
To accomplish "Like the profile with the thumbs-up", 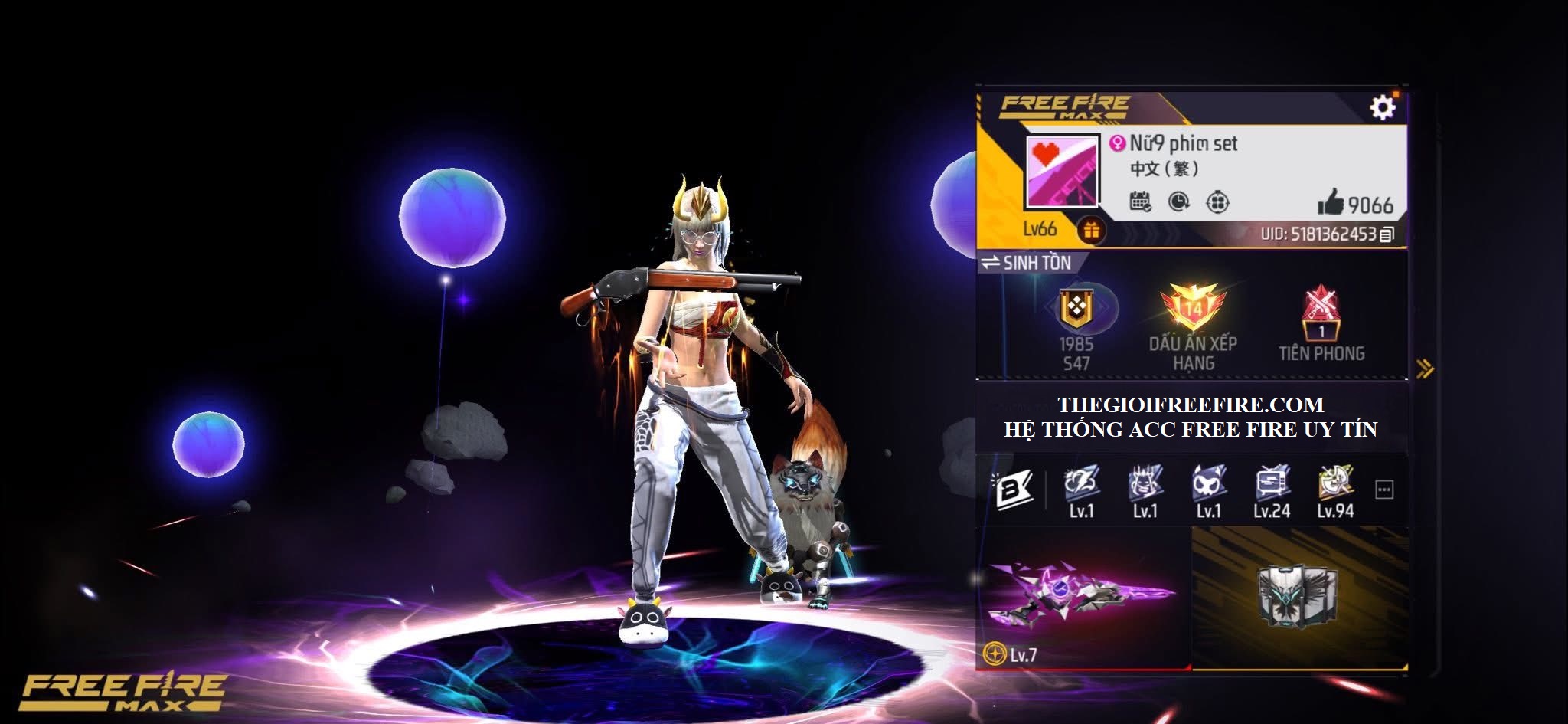I will click(x=1331, y=202).
